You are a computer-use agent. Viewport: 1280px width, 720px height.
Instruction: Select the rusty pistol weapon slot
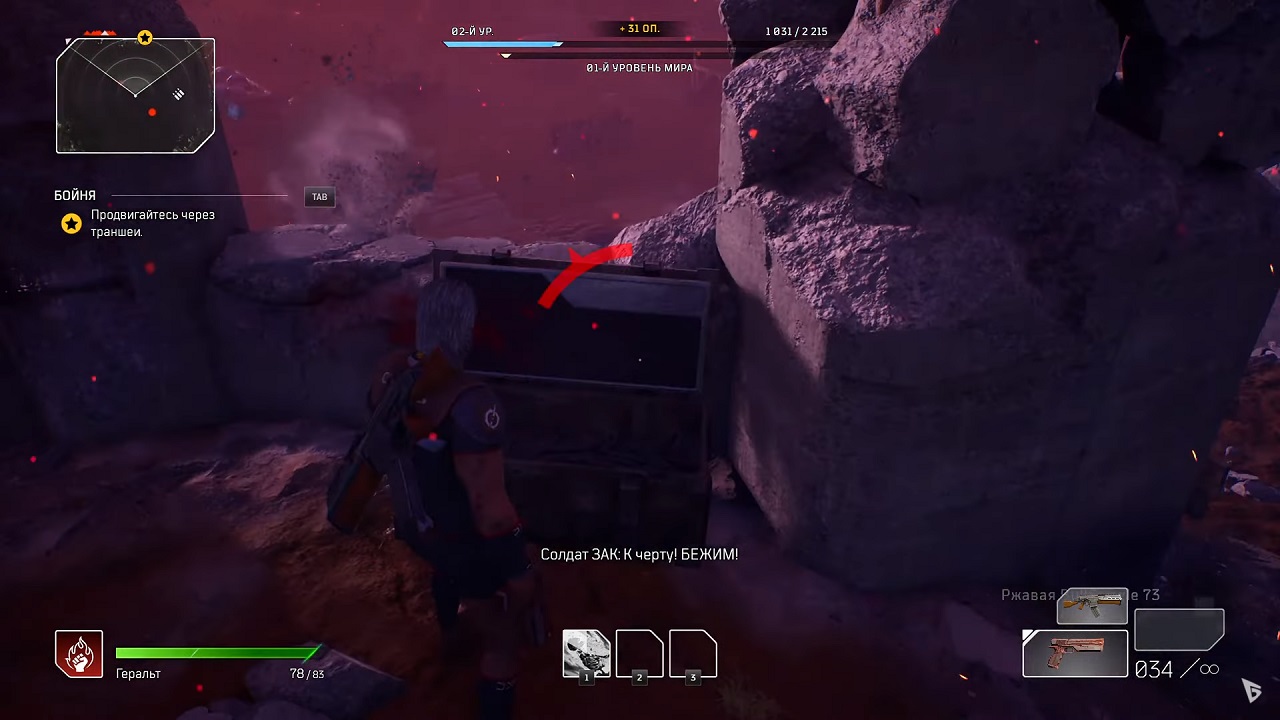pyautogui.click(x=1075, y=653)
